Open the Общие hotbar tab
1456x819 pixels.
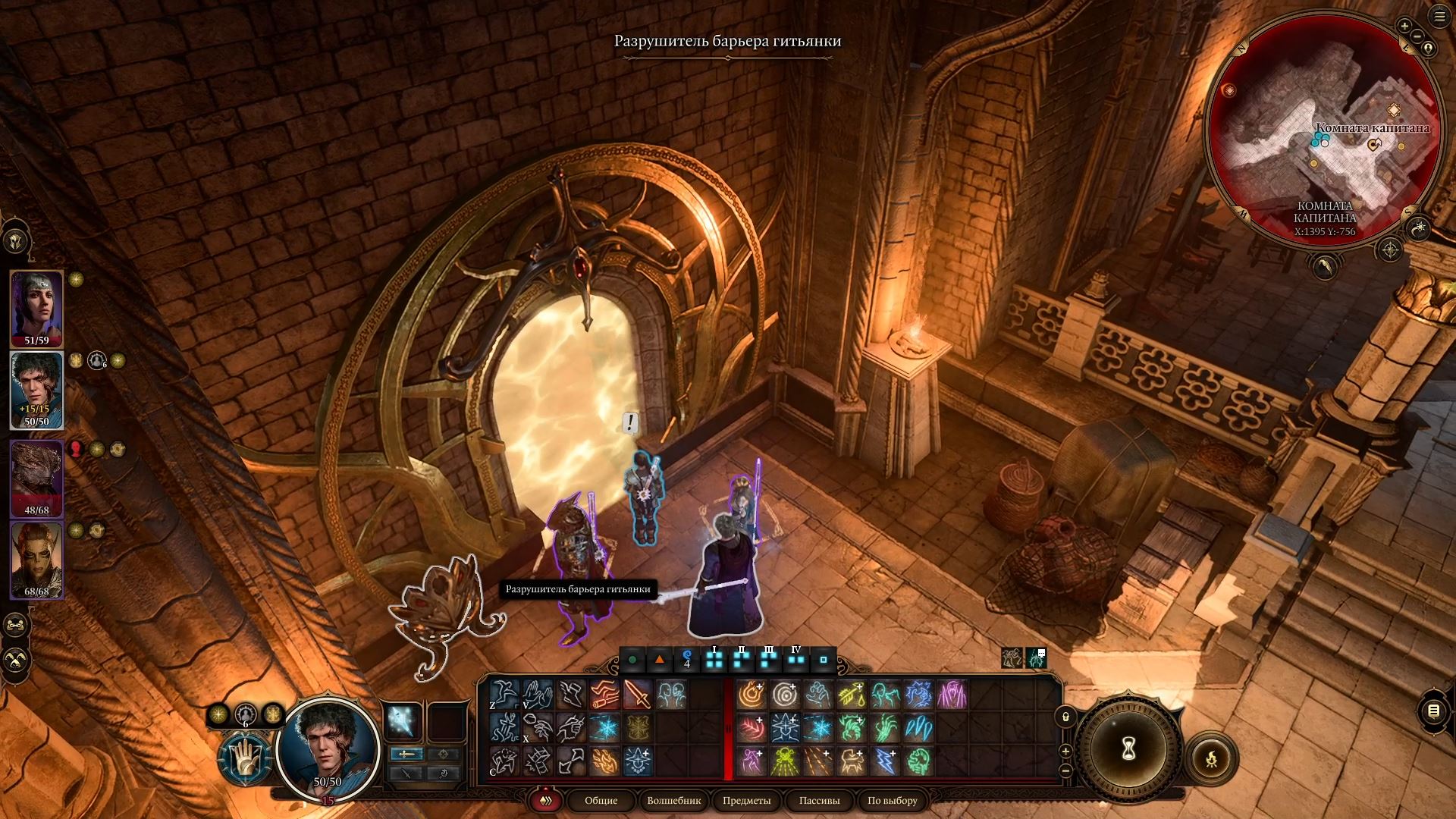click(601, 801)
